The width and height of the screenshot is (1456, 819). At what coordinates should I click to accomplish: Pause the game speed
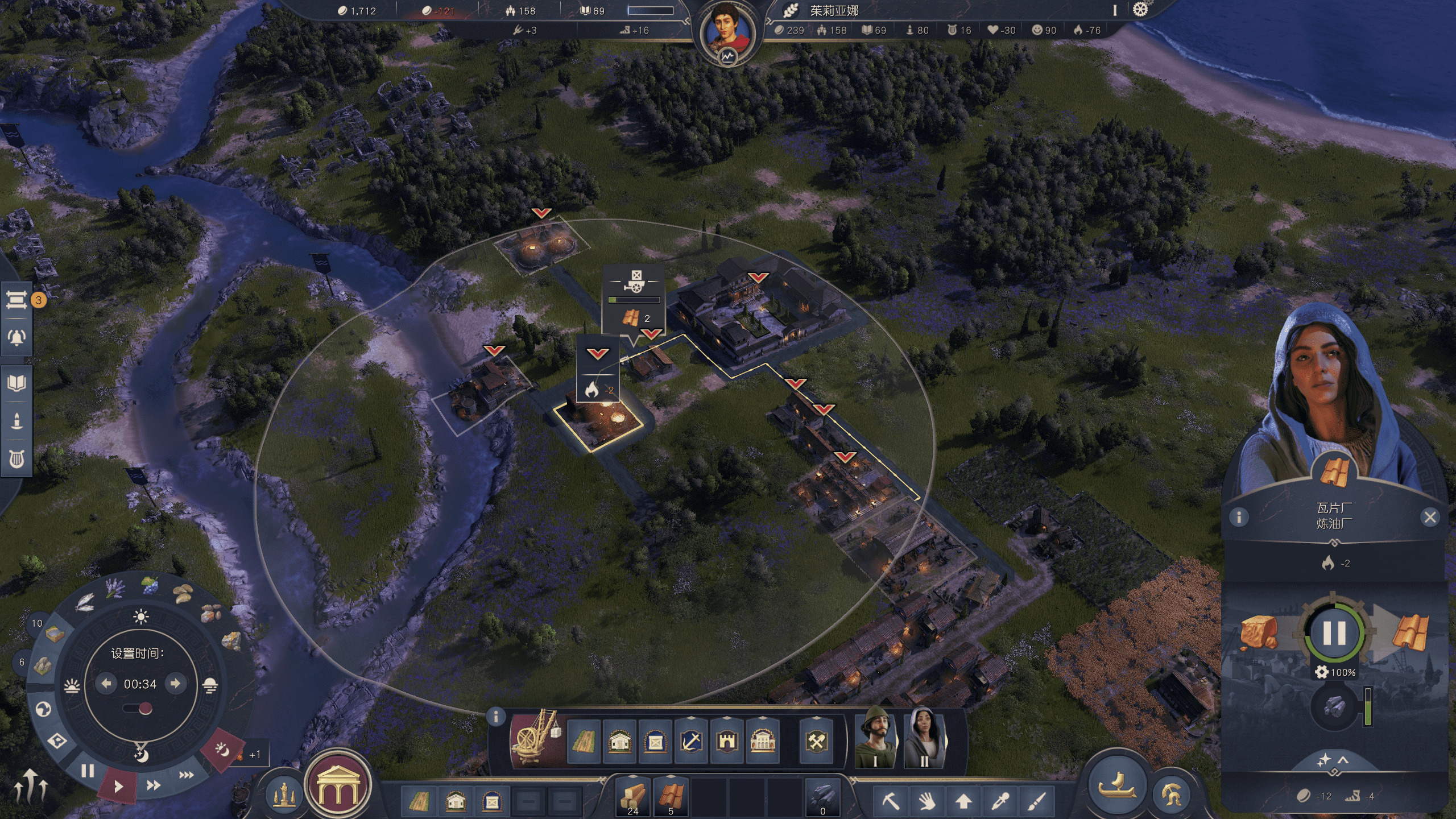[88, 771]
